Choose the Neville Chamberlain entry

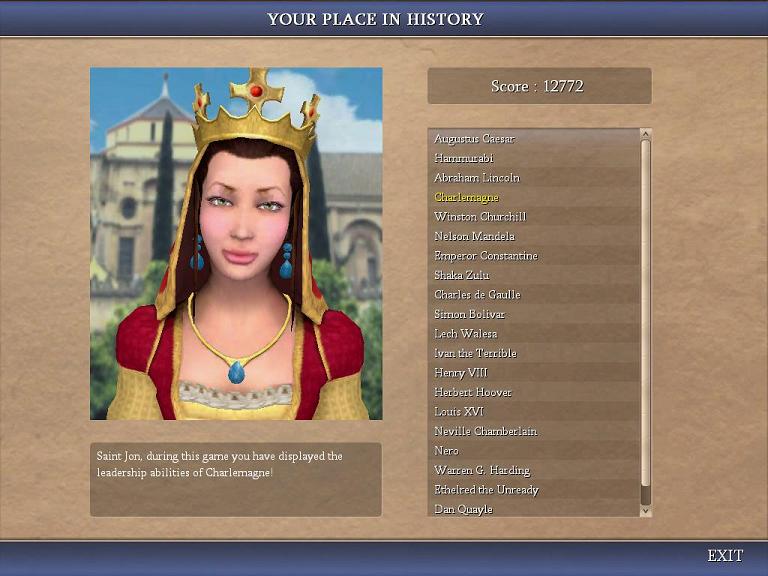point(485,431)
